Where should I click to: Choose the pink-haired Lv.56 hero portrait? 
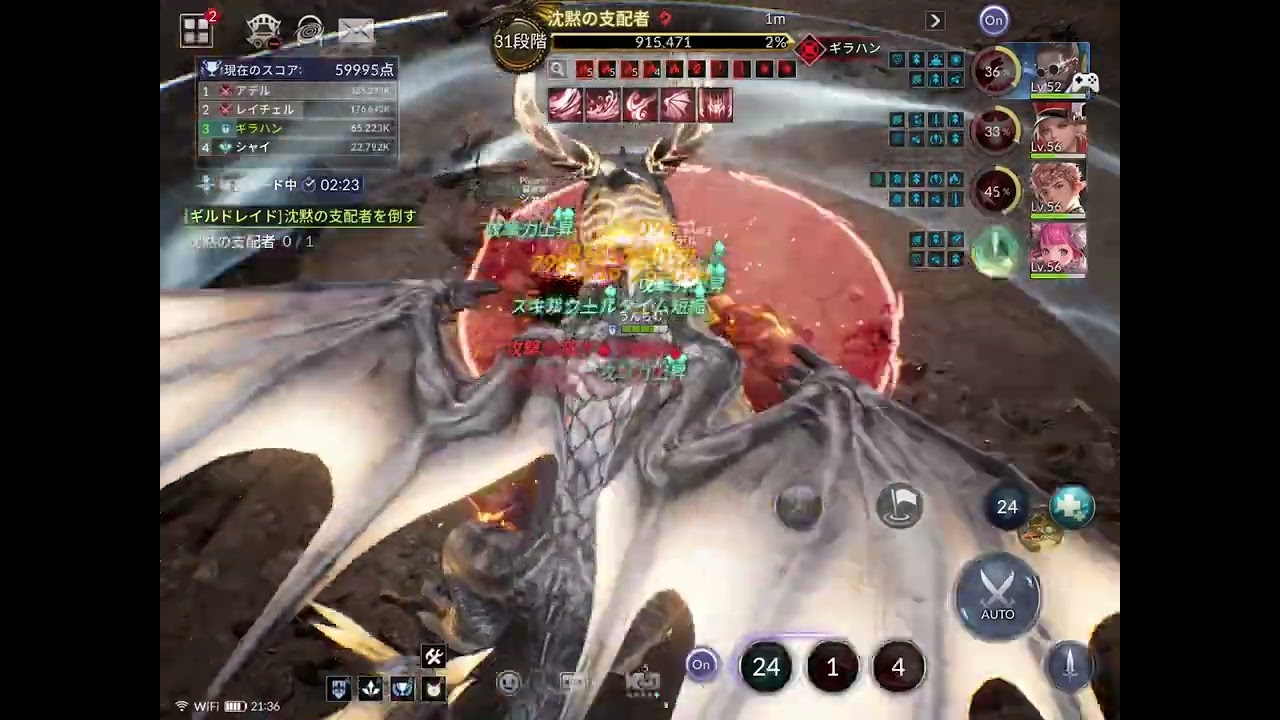(1058, 248)
